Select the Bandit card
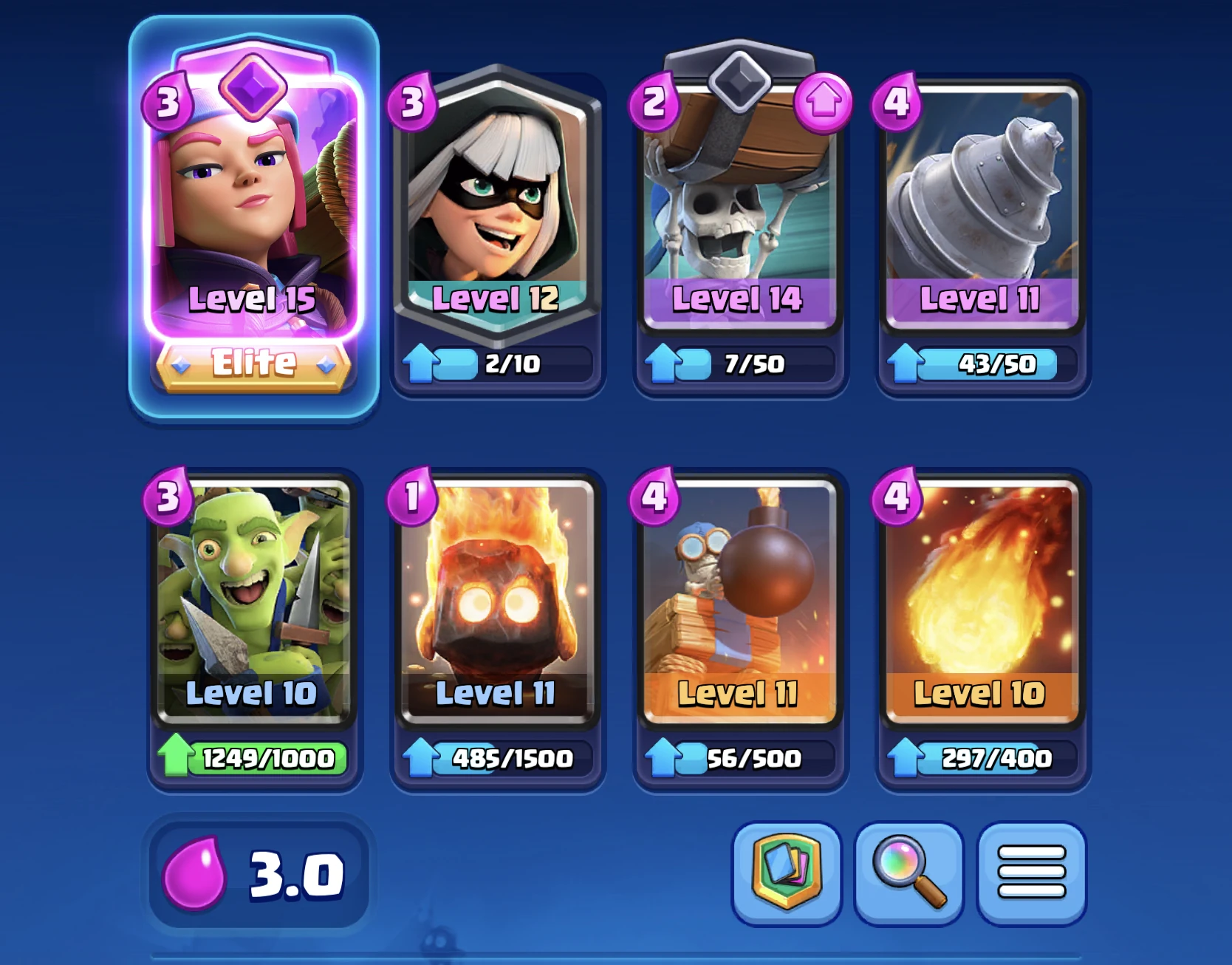Image resolution: width=1232 pixels, height=965 pixels. (495, 214)
